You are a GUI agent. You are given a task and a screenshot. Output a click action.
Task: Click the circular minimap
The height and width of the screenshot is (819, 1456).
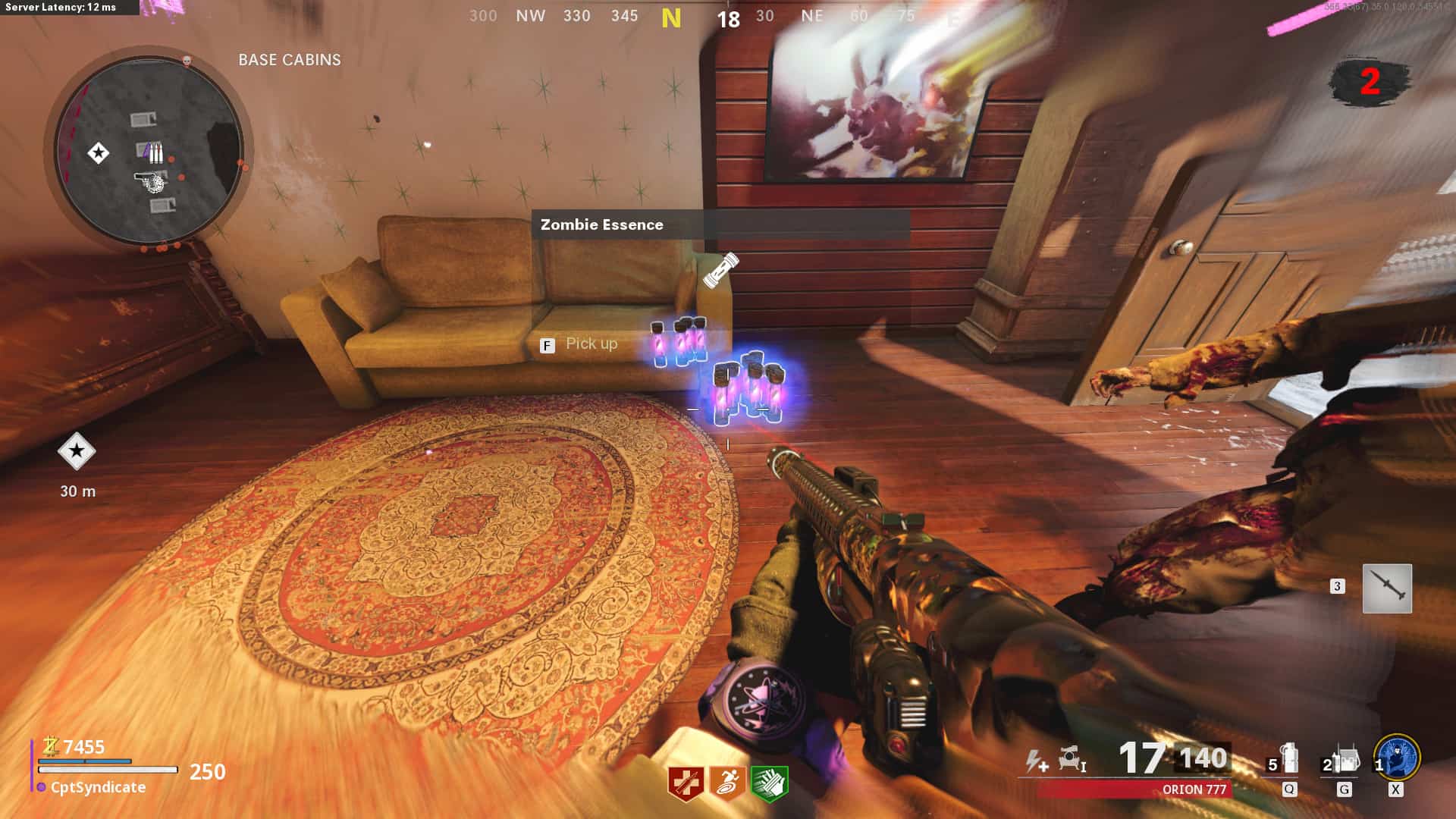pos(149,150)
